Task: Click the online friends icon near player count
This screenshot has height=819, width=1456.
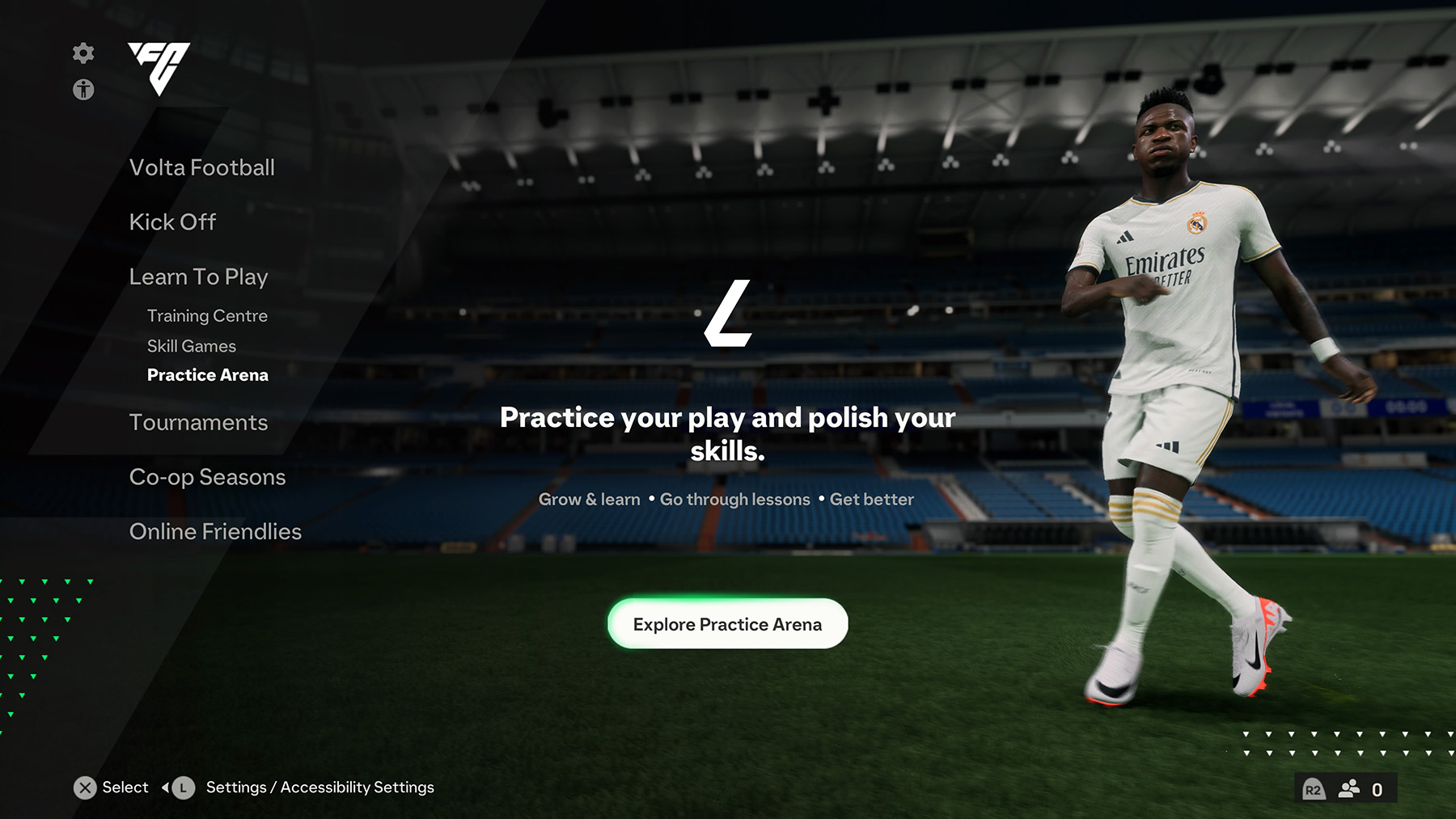Action: (x=1347, y=787)
